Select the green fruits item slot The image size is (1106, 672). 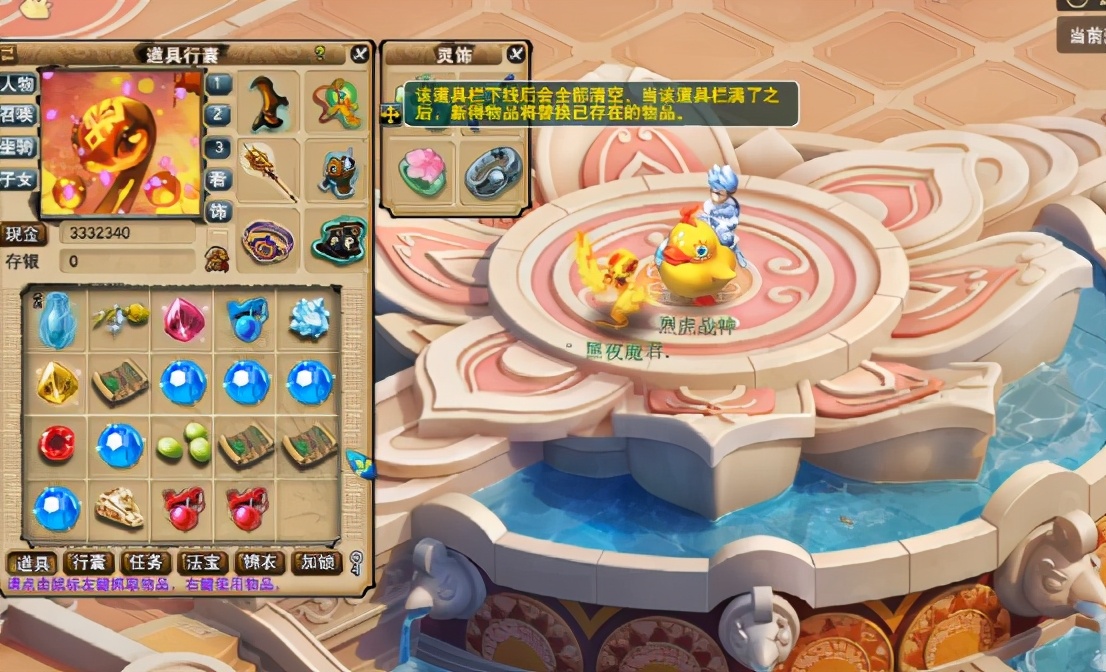183,445
